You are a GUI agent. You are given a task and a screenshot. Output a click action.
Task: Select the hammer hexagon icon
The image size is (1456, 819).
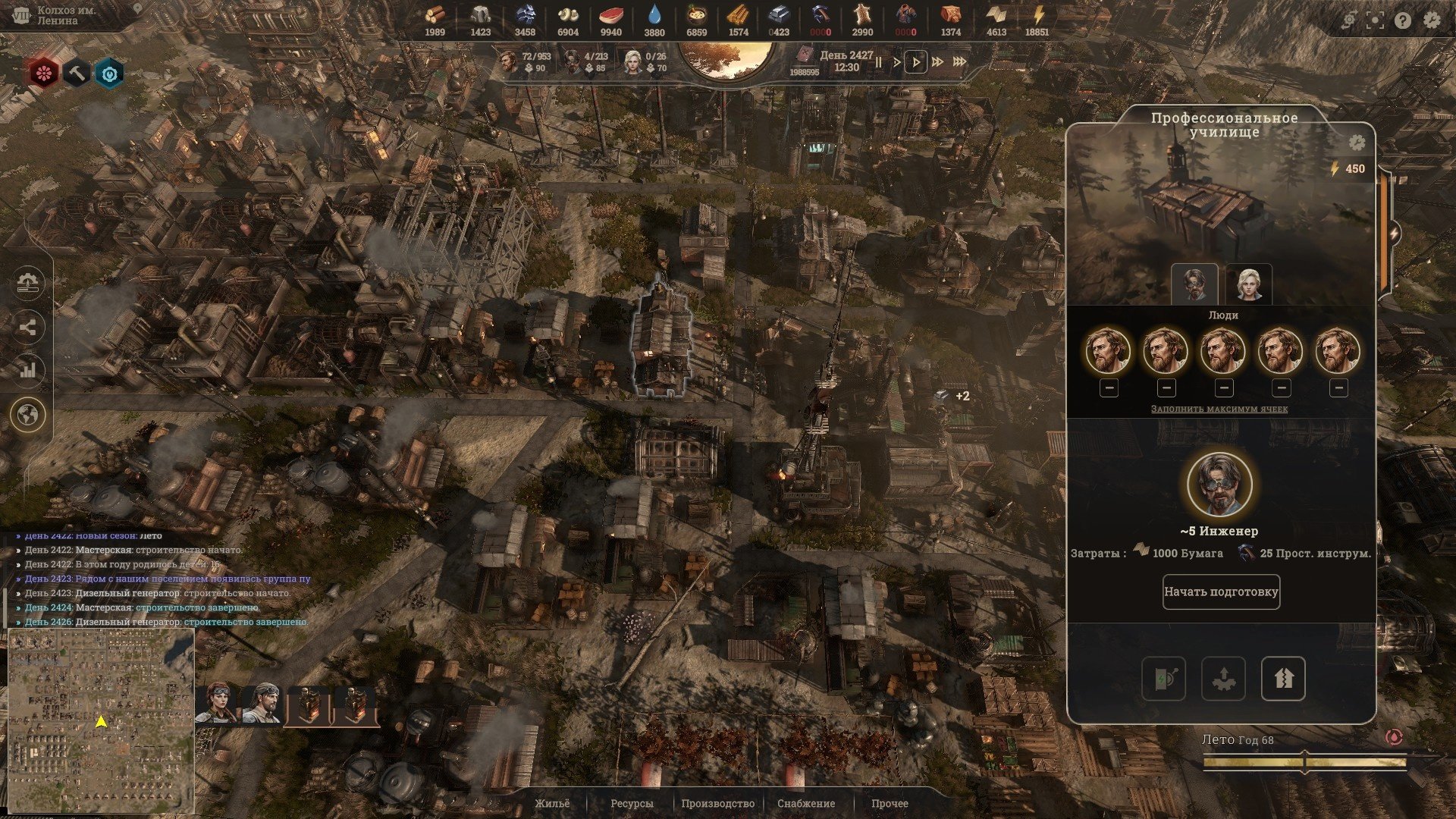pos(77,74)
